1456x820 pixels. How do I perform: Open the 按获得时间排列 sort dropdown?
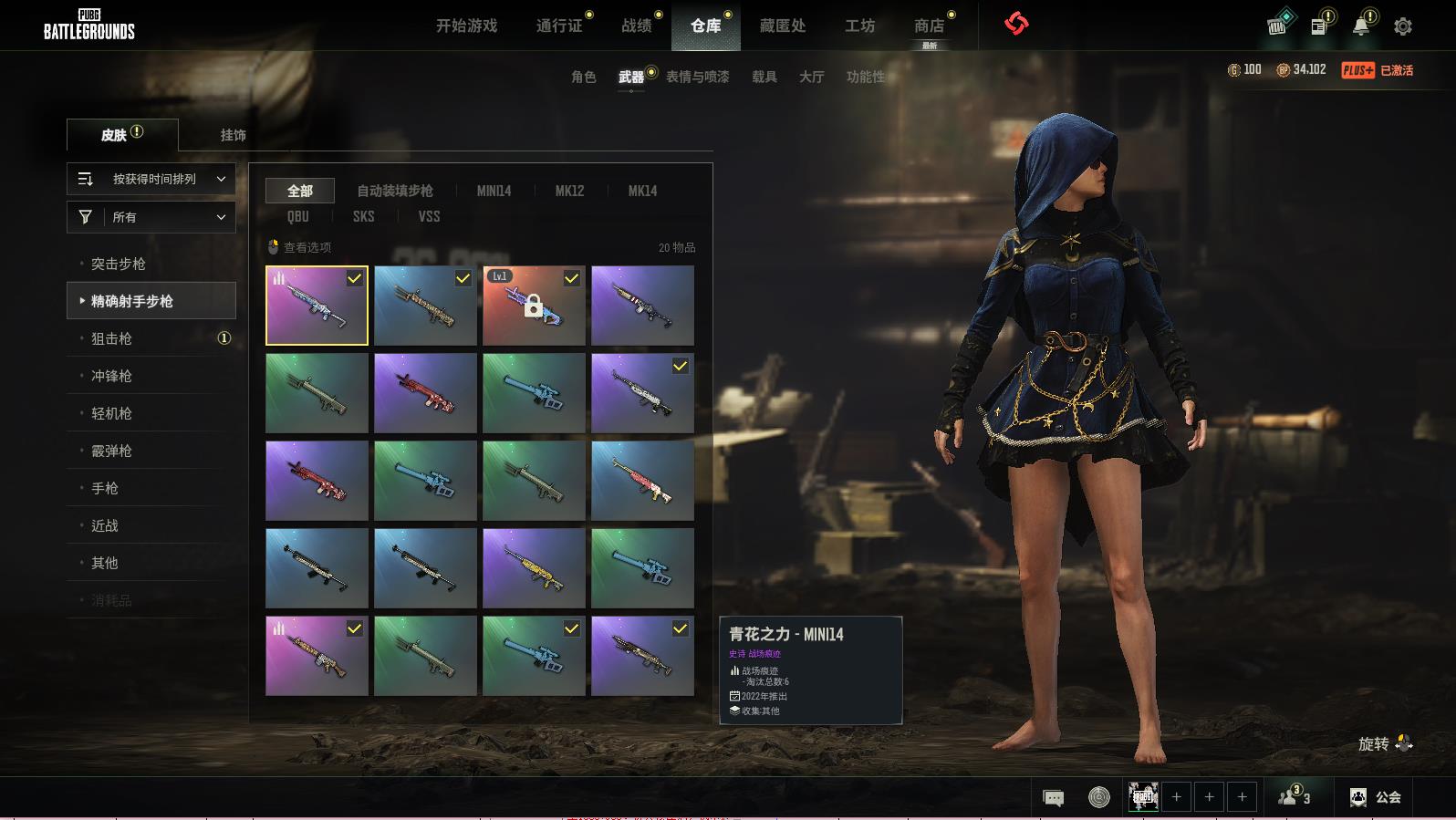(151, 179)
